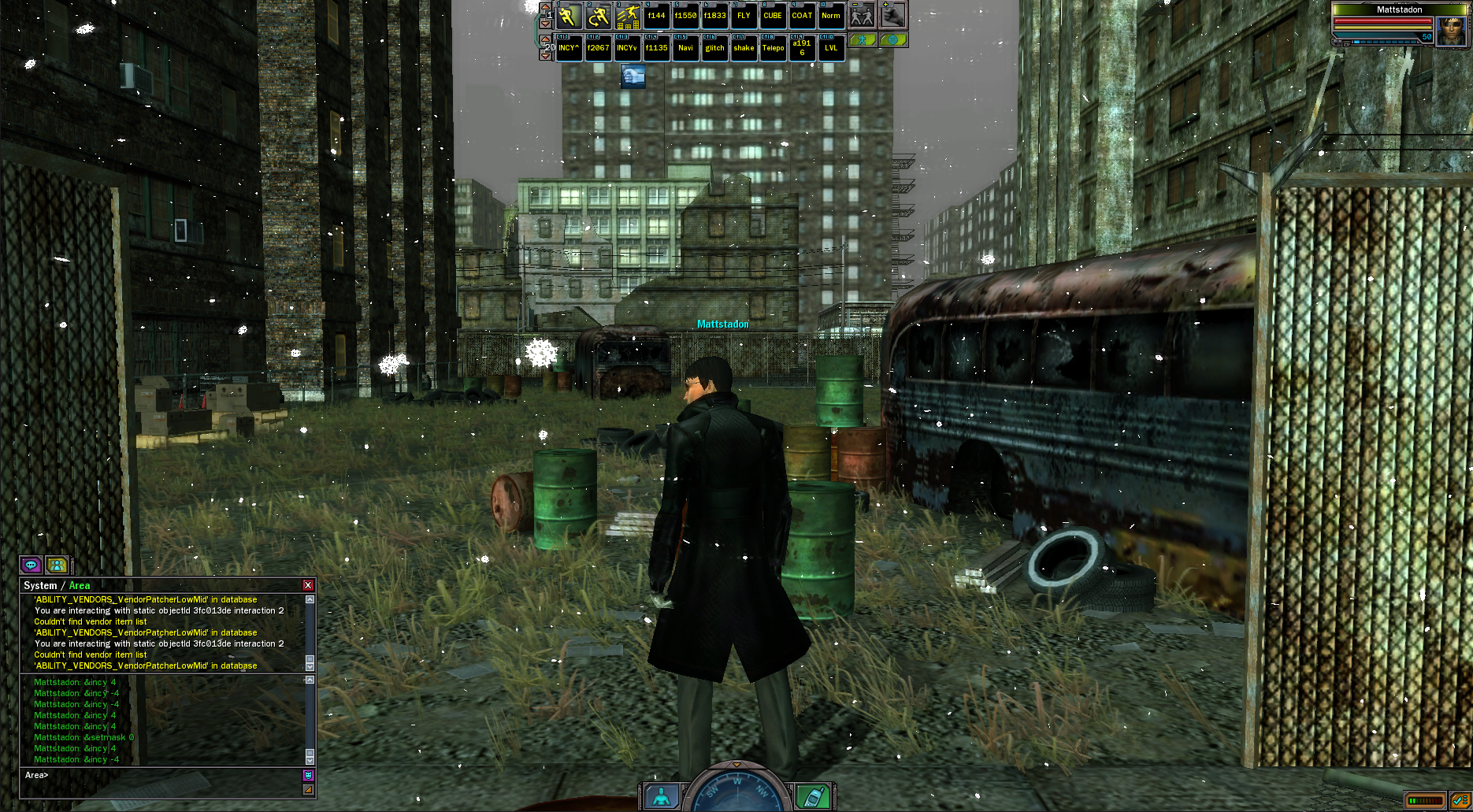1473x812 pixels.
Task: Close the System / Area chat window
Action: [x=308, y=585]
